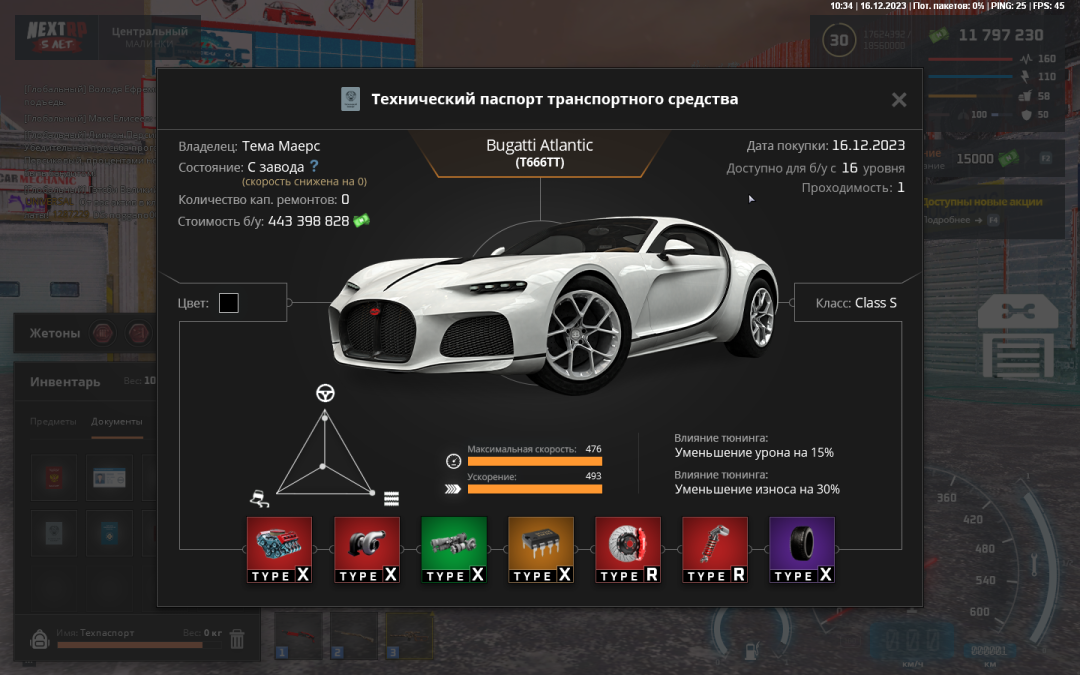Select the engine Type X part

(x=279, y=549)
